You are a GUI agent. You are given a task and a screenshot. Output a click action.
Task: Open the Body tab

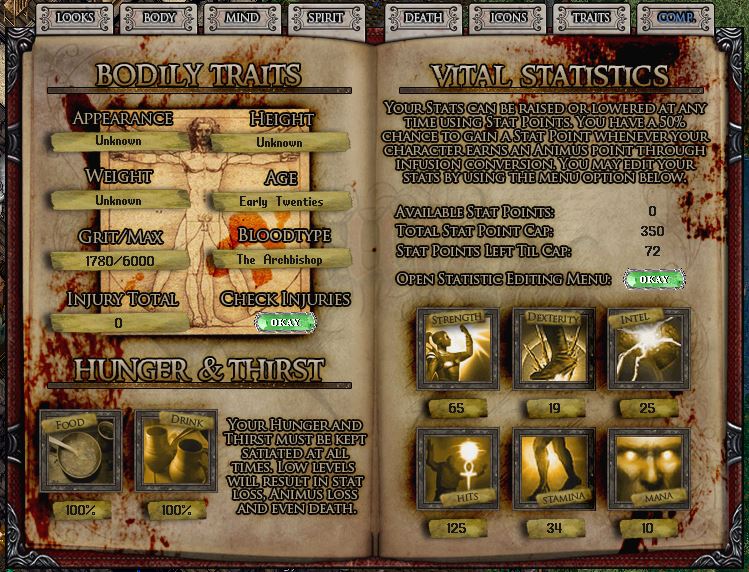[158, 17]
